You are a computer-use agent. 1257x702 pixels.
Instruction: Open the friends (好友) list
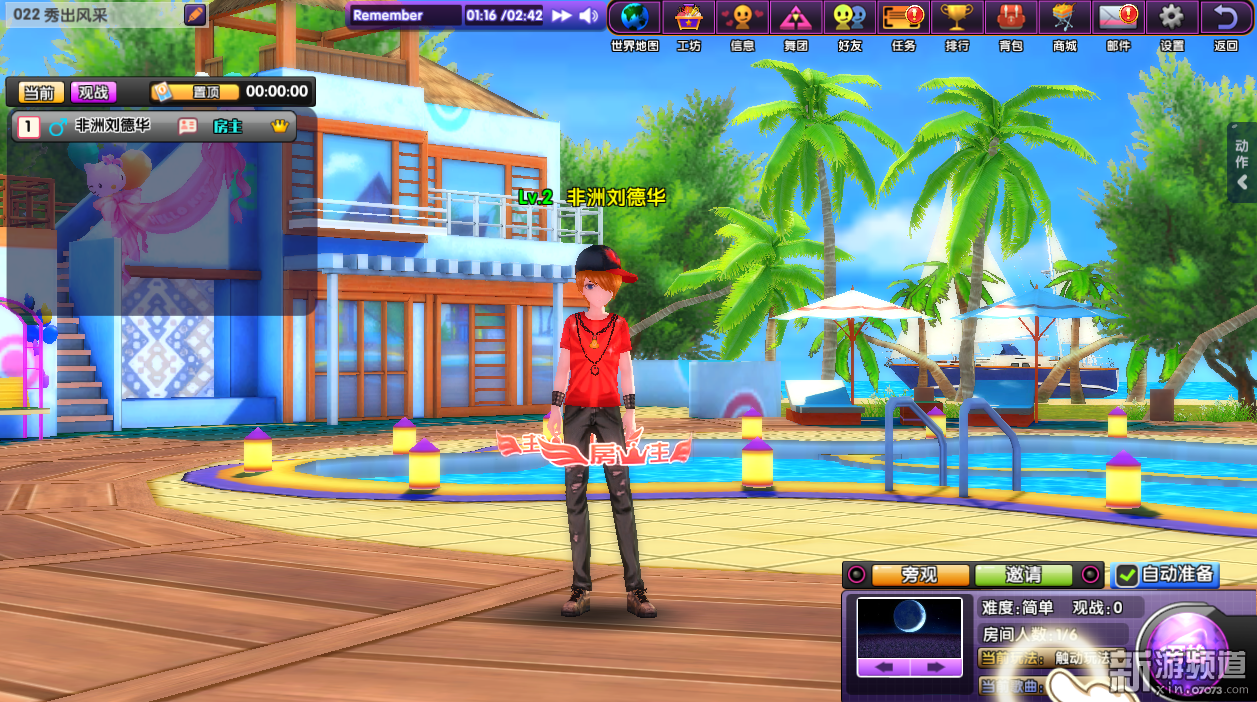point(850,18)
